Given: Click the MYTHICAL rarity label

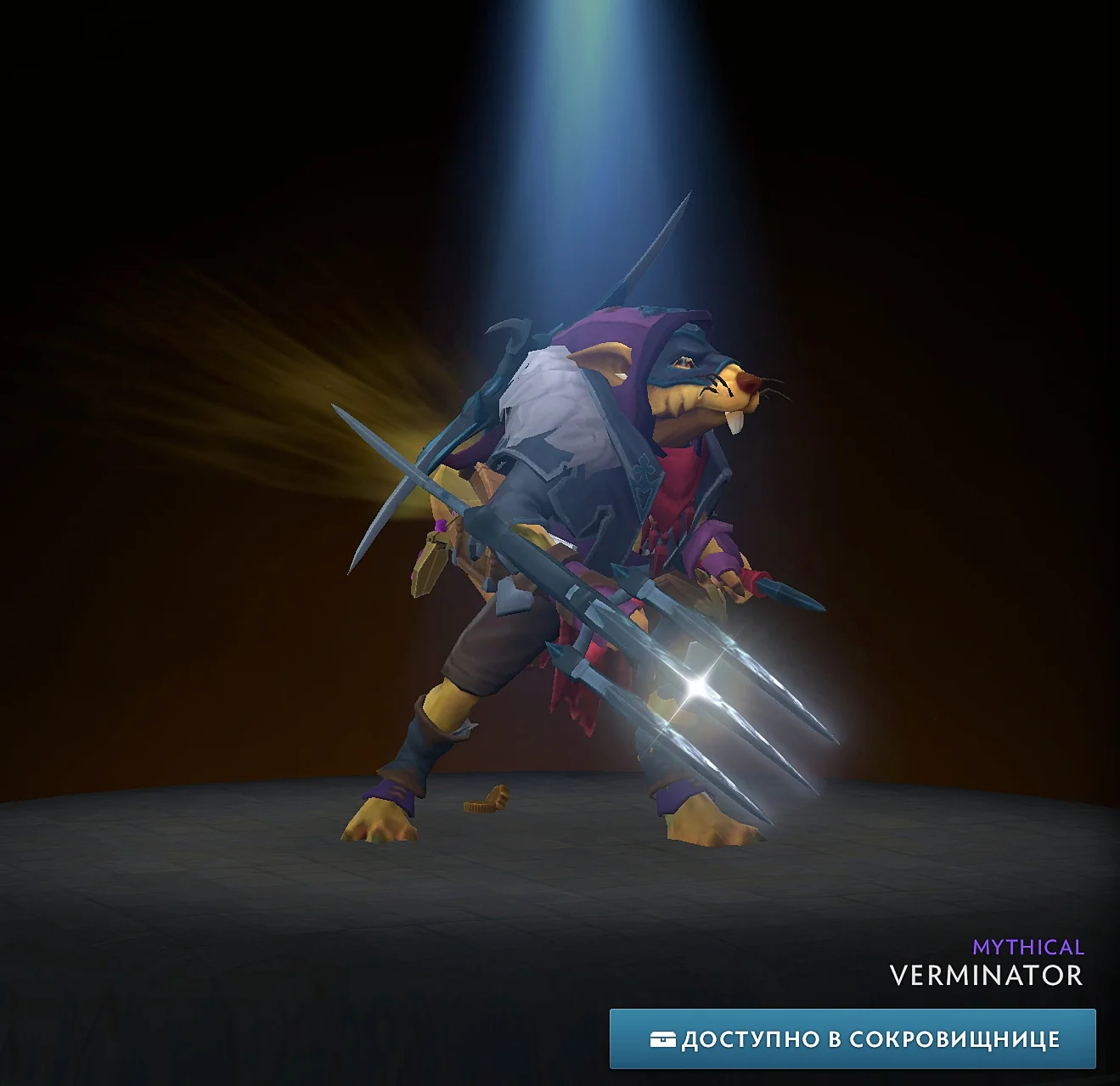Looking at the screenshot, I should 1028,946.
